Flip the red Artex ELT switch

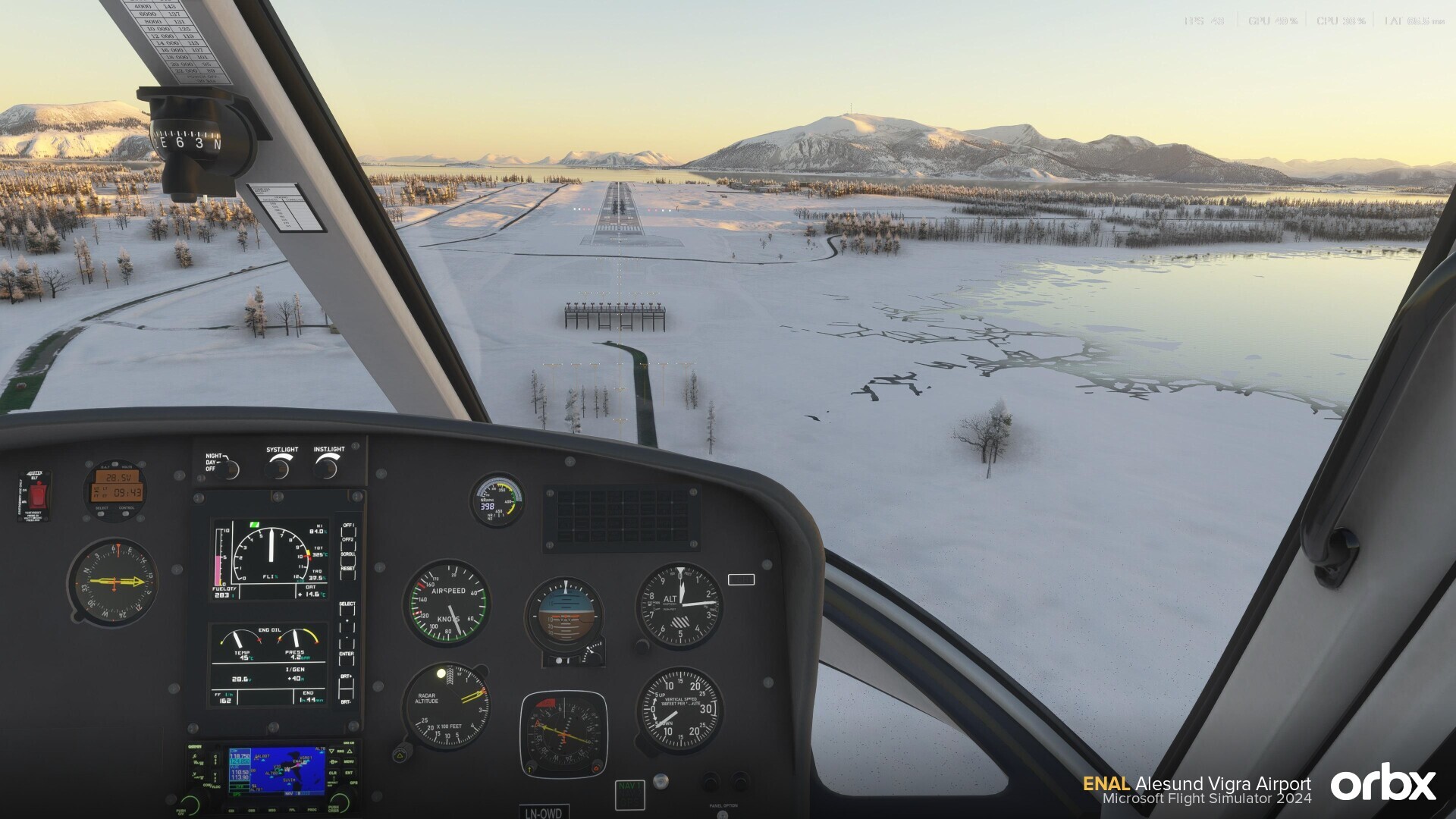click(37, 496)
